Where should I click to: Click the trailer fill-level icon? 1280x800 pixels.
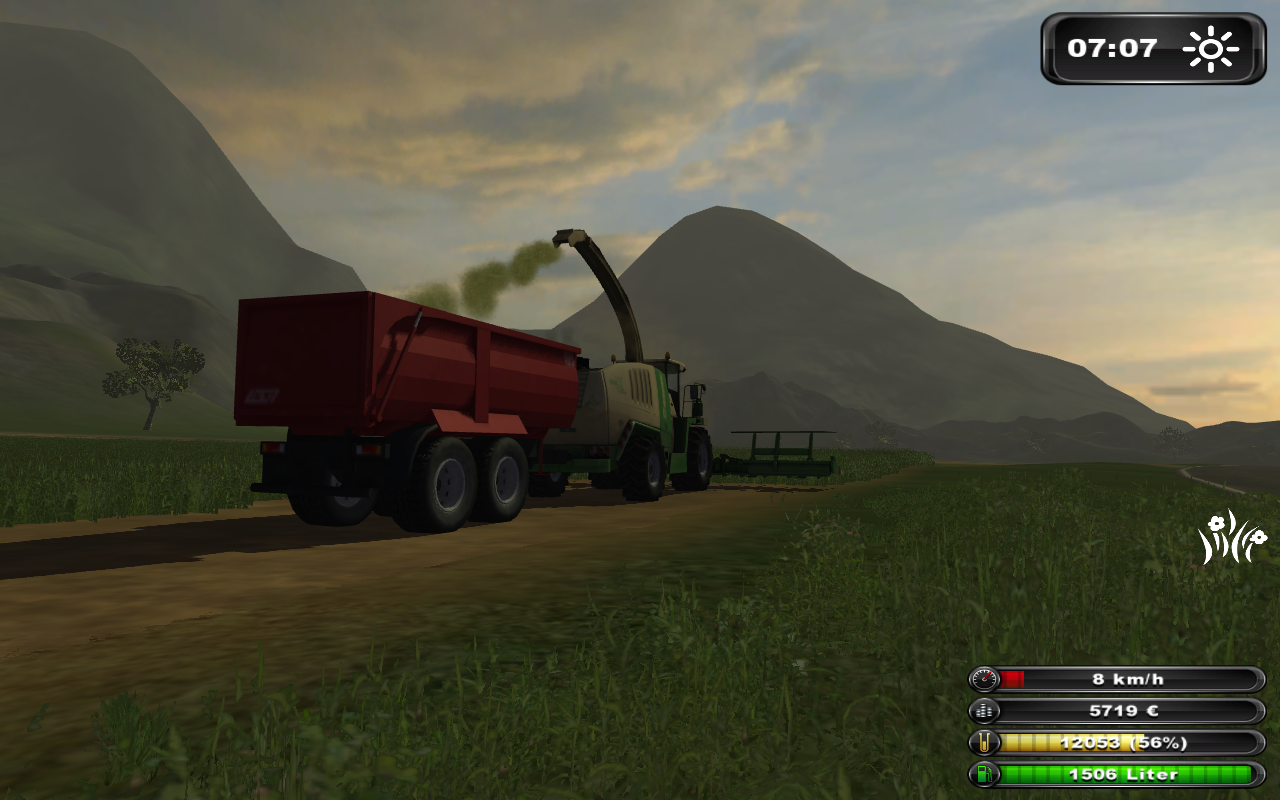pos(985,743)
